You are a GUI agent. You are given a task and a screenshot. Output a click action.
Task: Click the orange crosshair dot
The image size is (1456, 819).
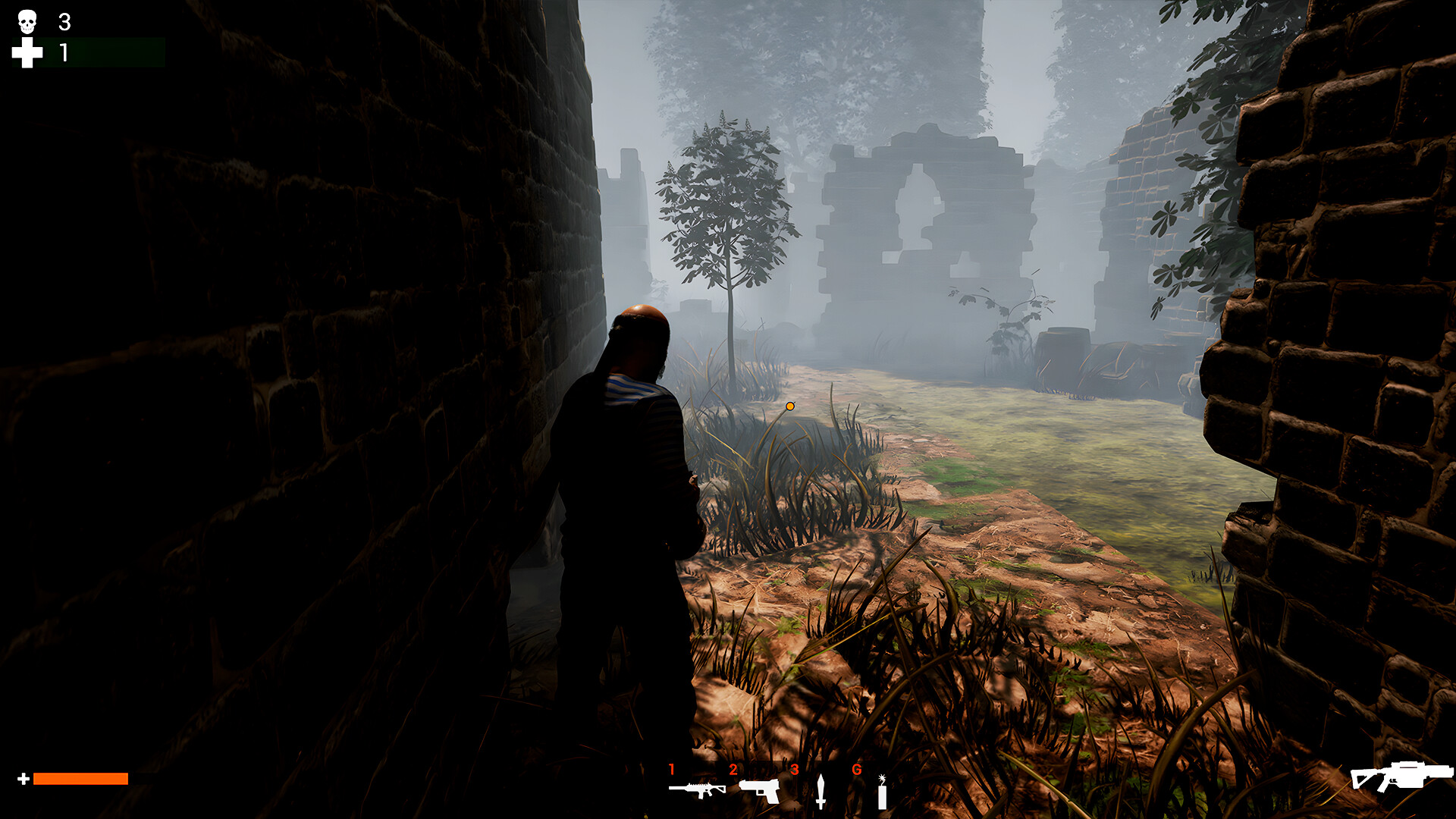[790, 406]
